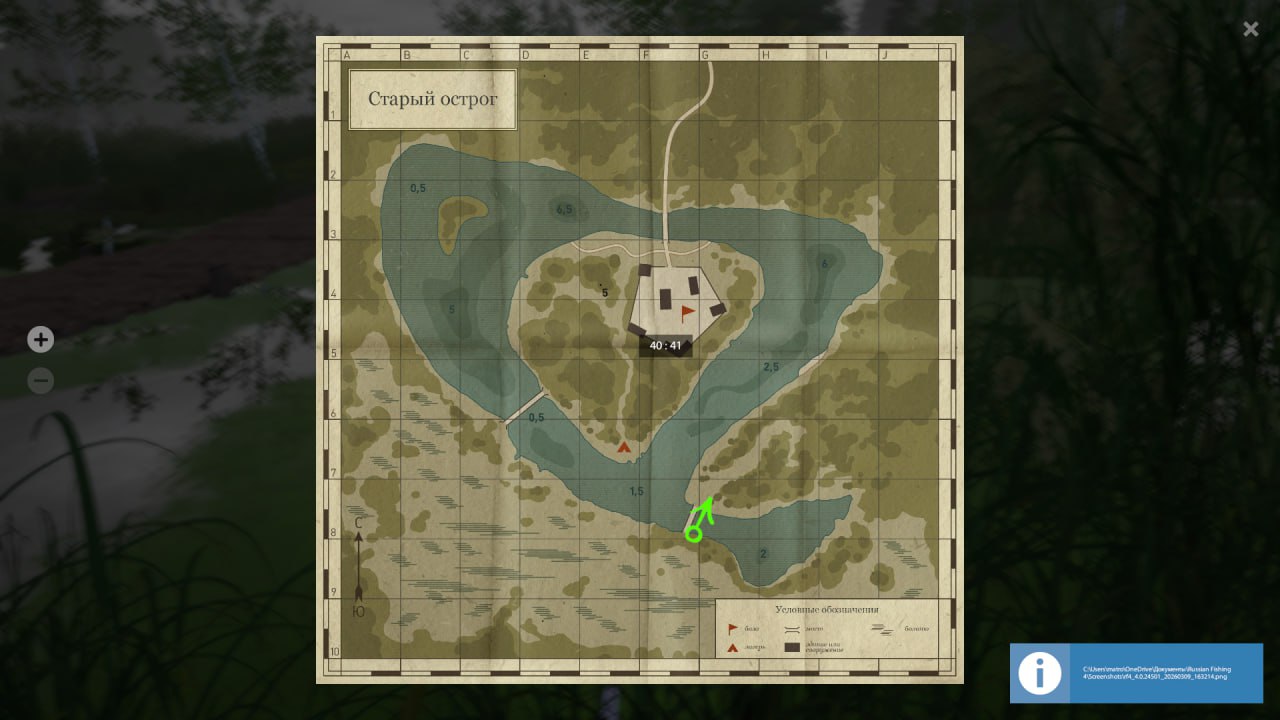Close the map with the X button
Screen dimensions: 1280x720
(1250, 29)
